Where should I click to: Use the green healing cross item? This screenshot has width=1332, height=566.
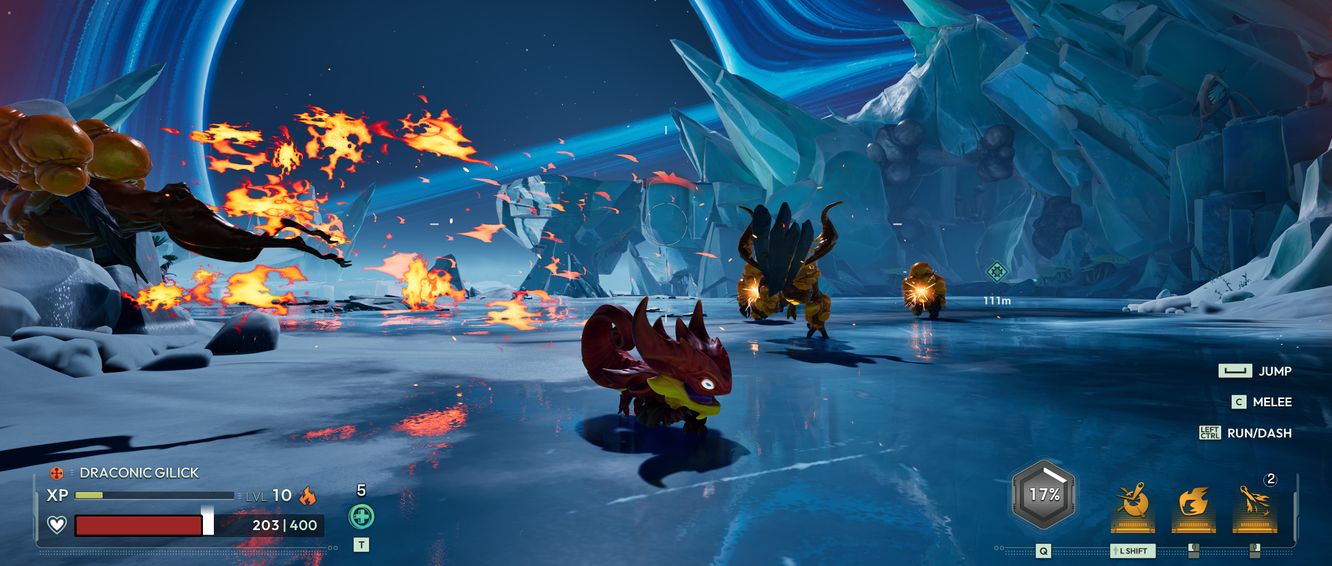(361, 516)
